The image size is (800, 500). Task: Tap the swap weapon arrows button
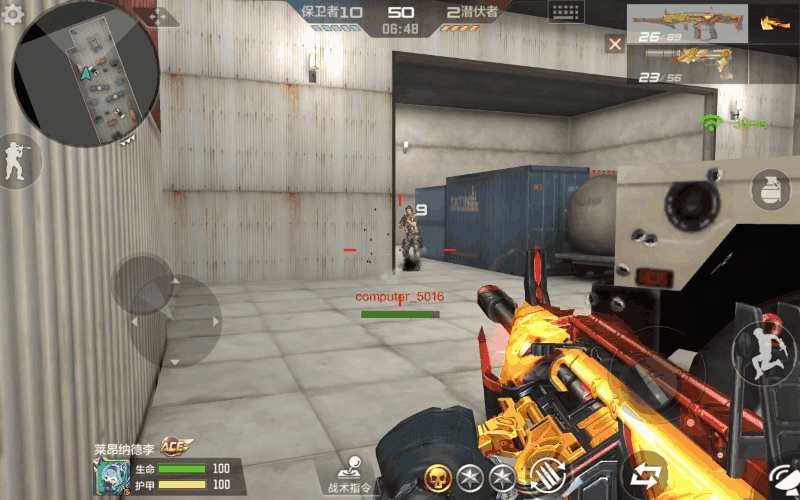643,474
